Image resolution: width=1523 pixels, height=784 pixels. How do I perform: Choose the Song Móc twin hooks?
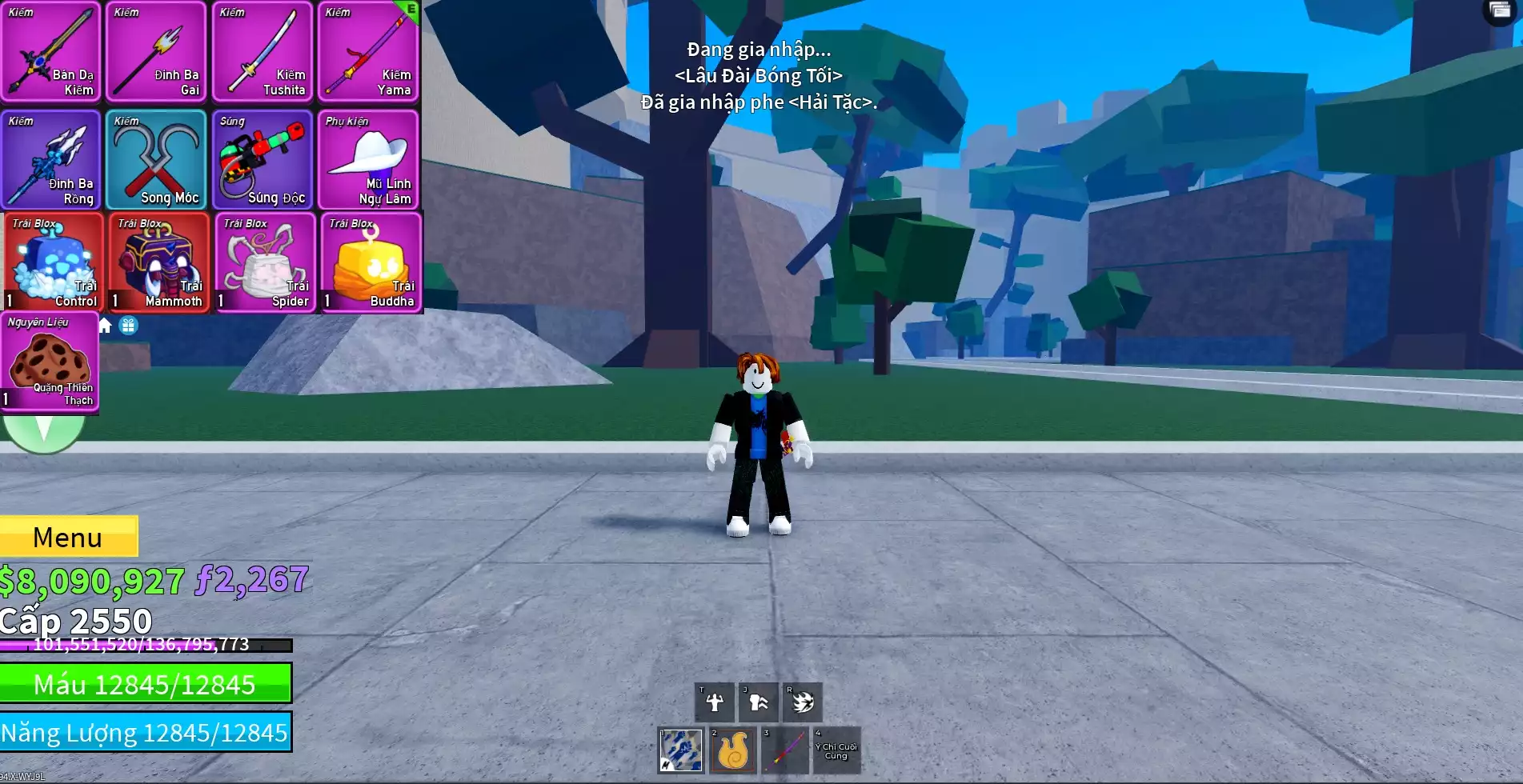(x=157, y=160)
